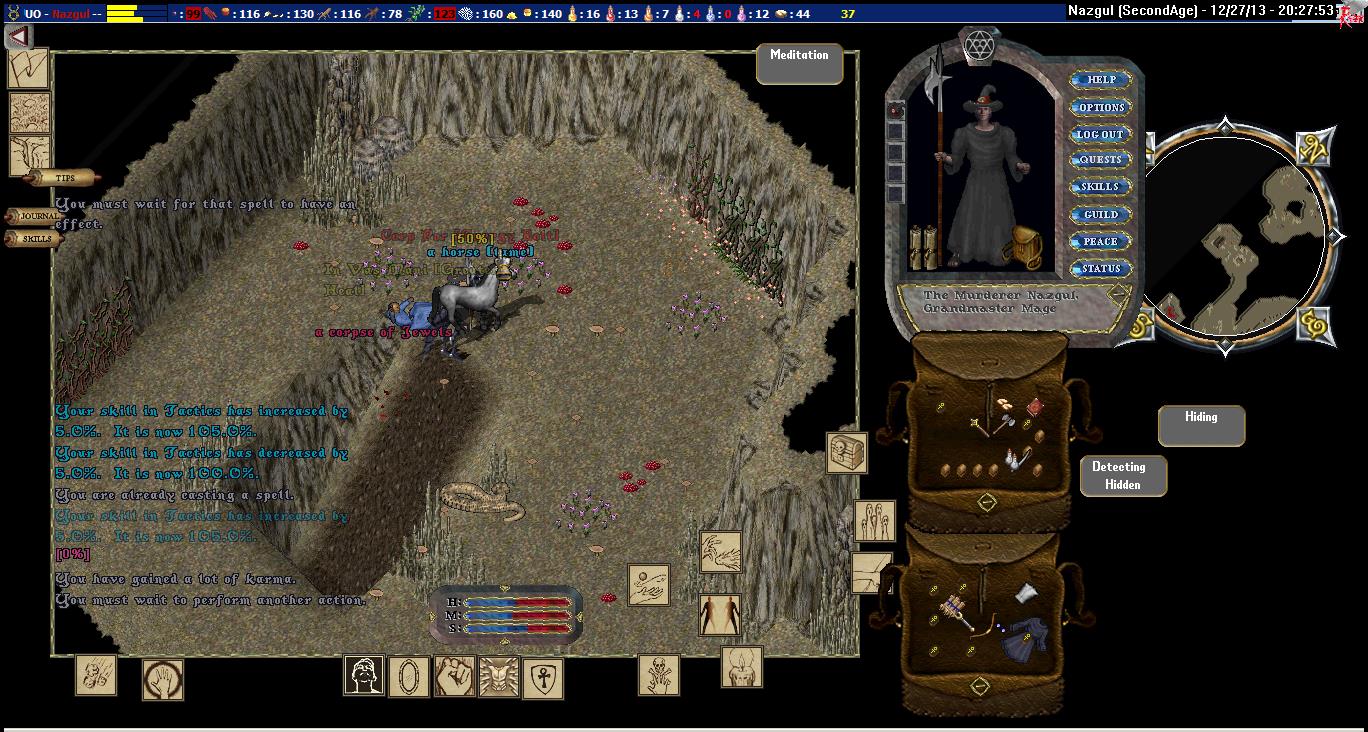Open the OPTIONS window from the paperdoll
The height and width of the screenshot is (732, 1368).
(1100, 107)
